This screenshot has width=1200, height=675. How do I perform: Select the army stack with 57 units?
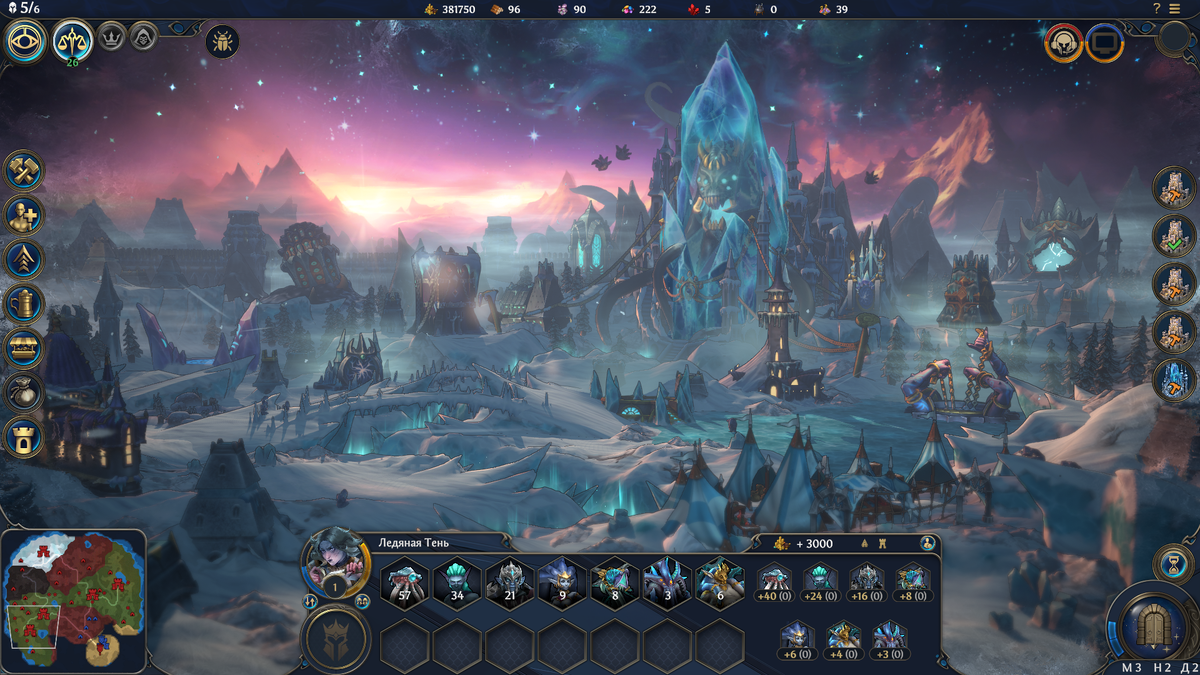[x=405, y=582]
